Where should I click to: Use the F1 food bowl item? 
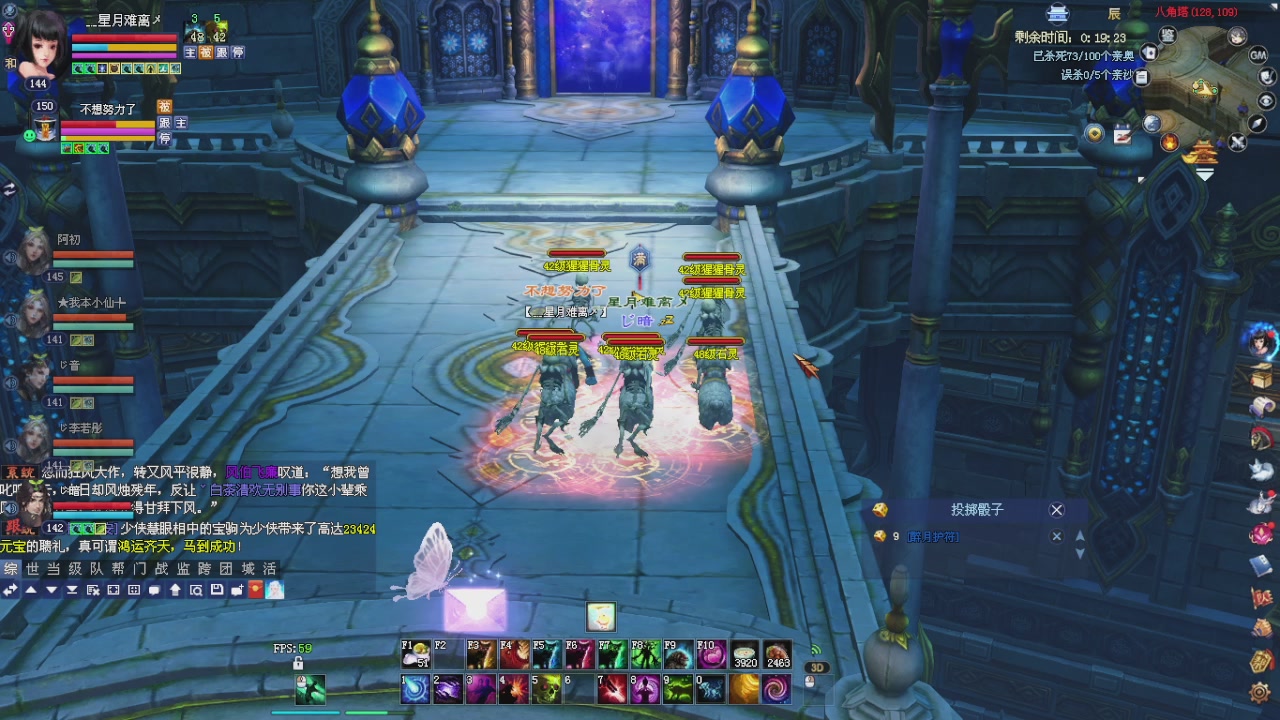415,655
